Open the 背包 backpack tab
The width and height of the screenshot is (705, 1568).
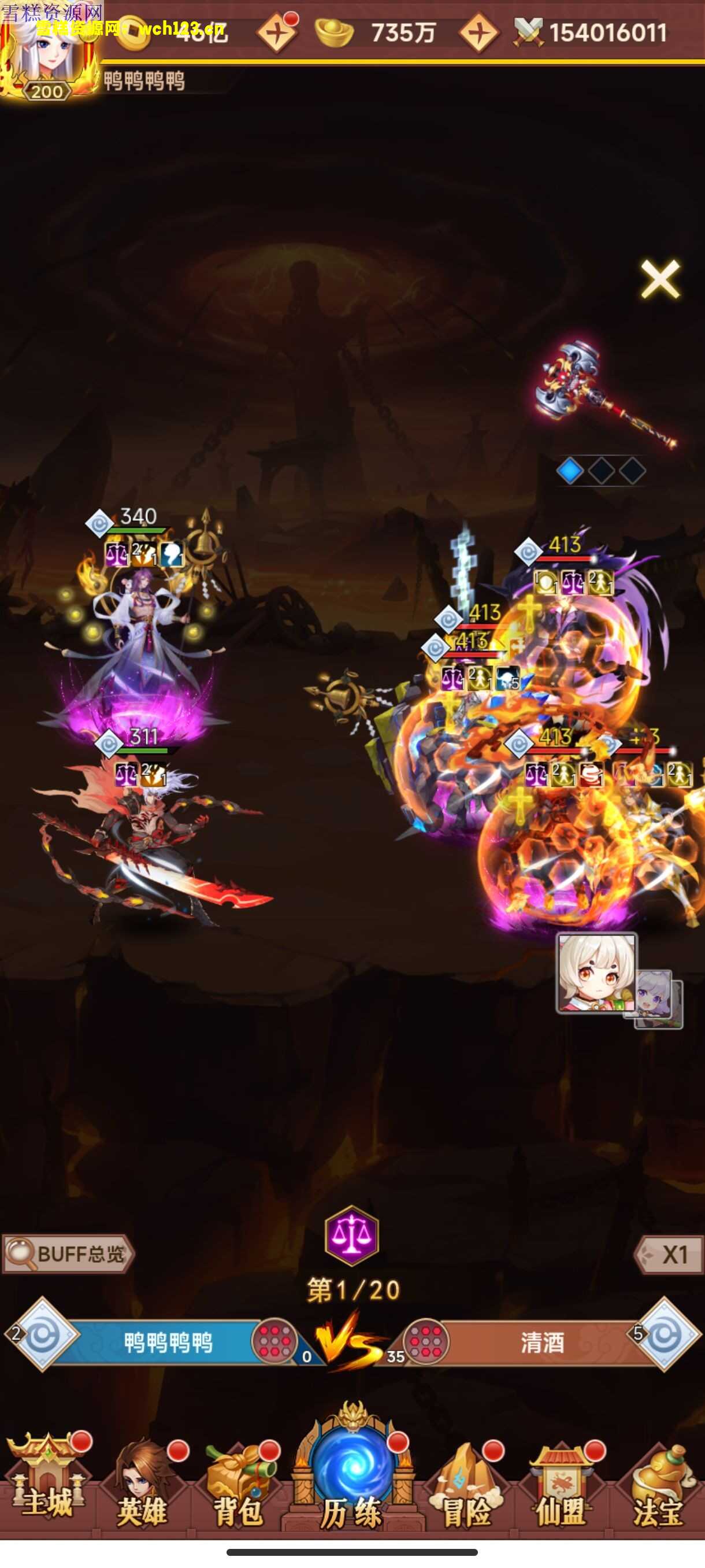click(x=239, y=1485)
